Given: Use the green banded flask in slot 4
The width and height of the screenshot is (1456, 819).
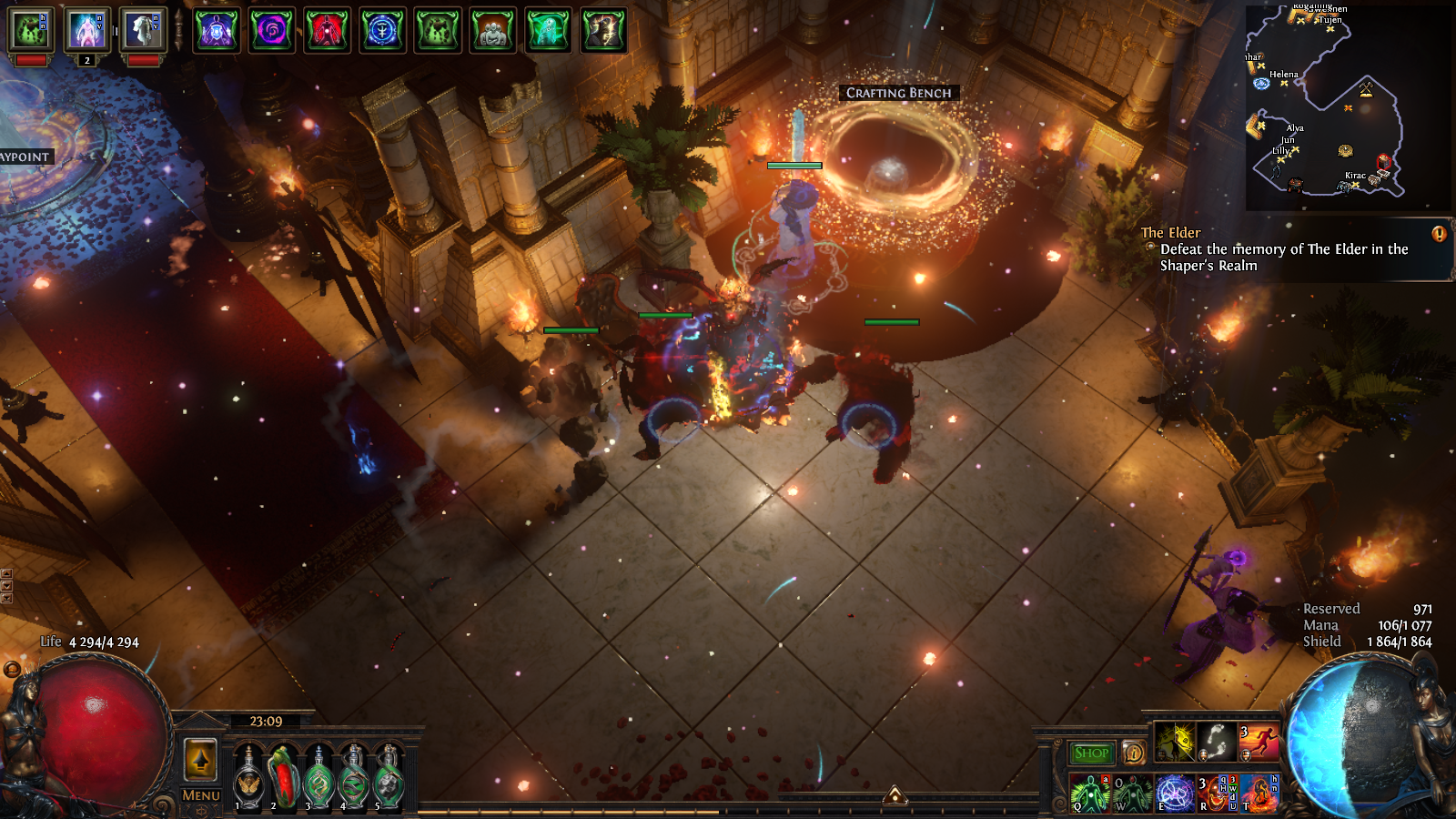Looking at the screenshot, I should click(355, 778).
